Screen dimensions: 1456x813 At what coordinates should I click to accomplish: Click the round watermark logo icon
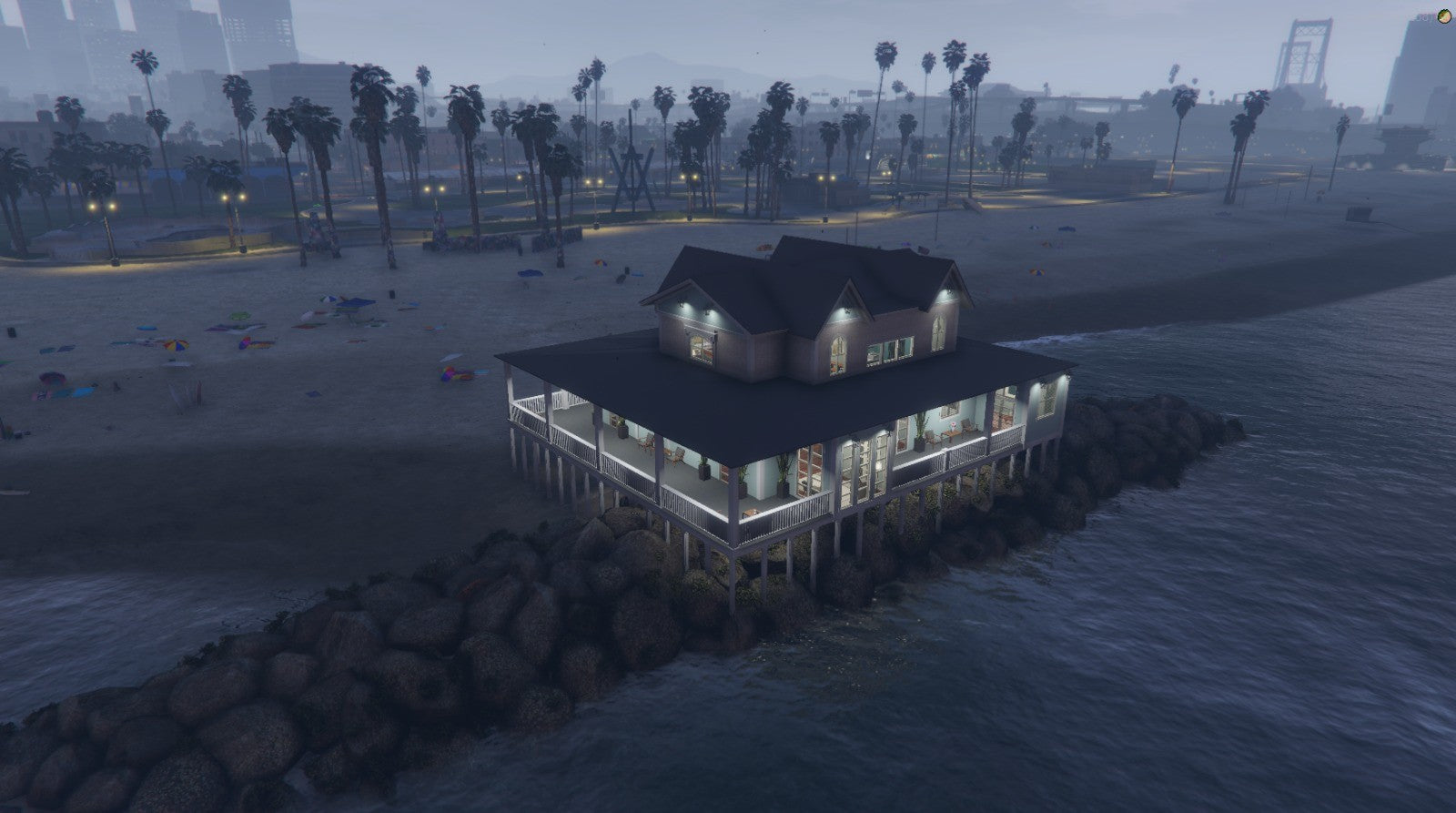1444,15
